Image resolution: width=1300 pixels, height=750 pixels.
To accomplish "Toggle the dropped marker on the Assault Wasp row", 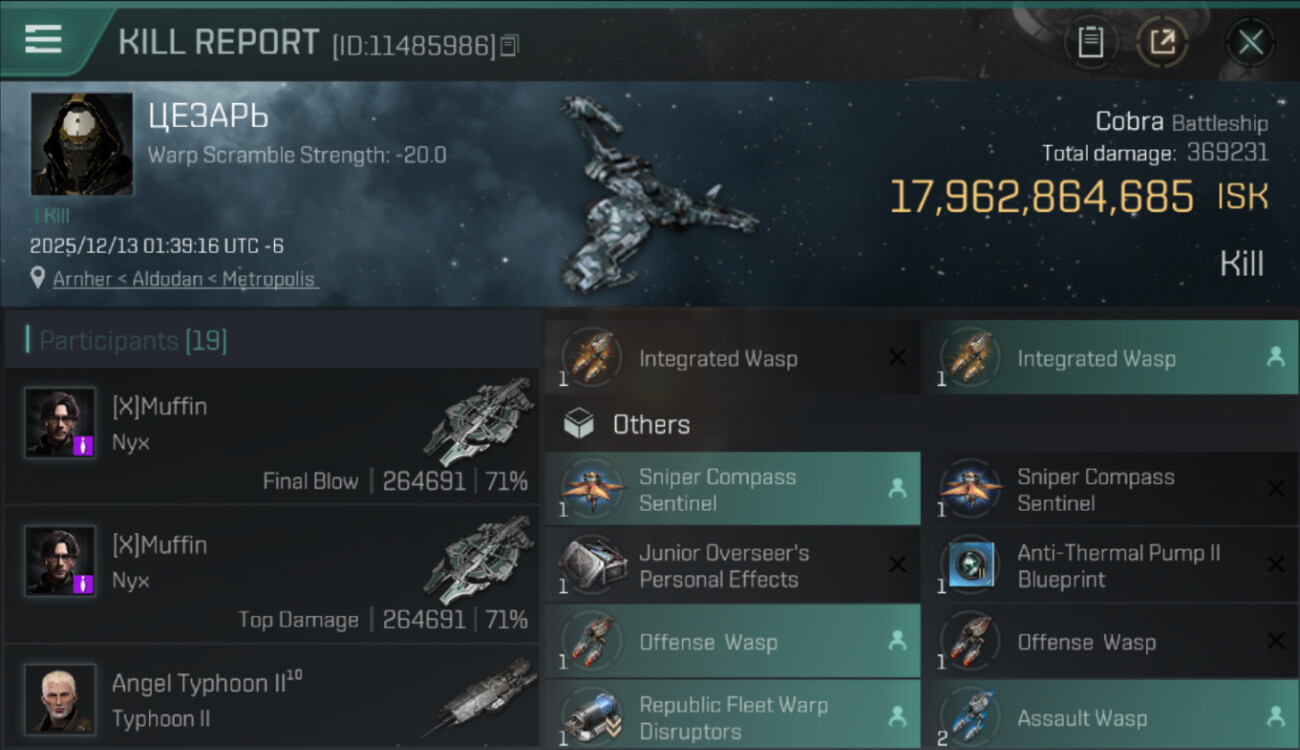I will click(1277, 716).
